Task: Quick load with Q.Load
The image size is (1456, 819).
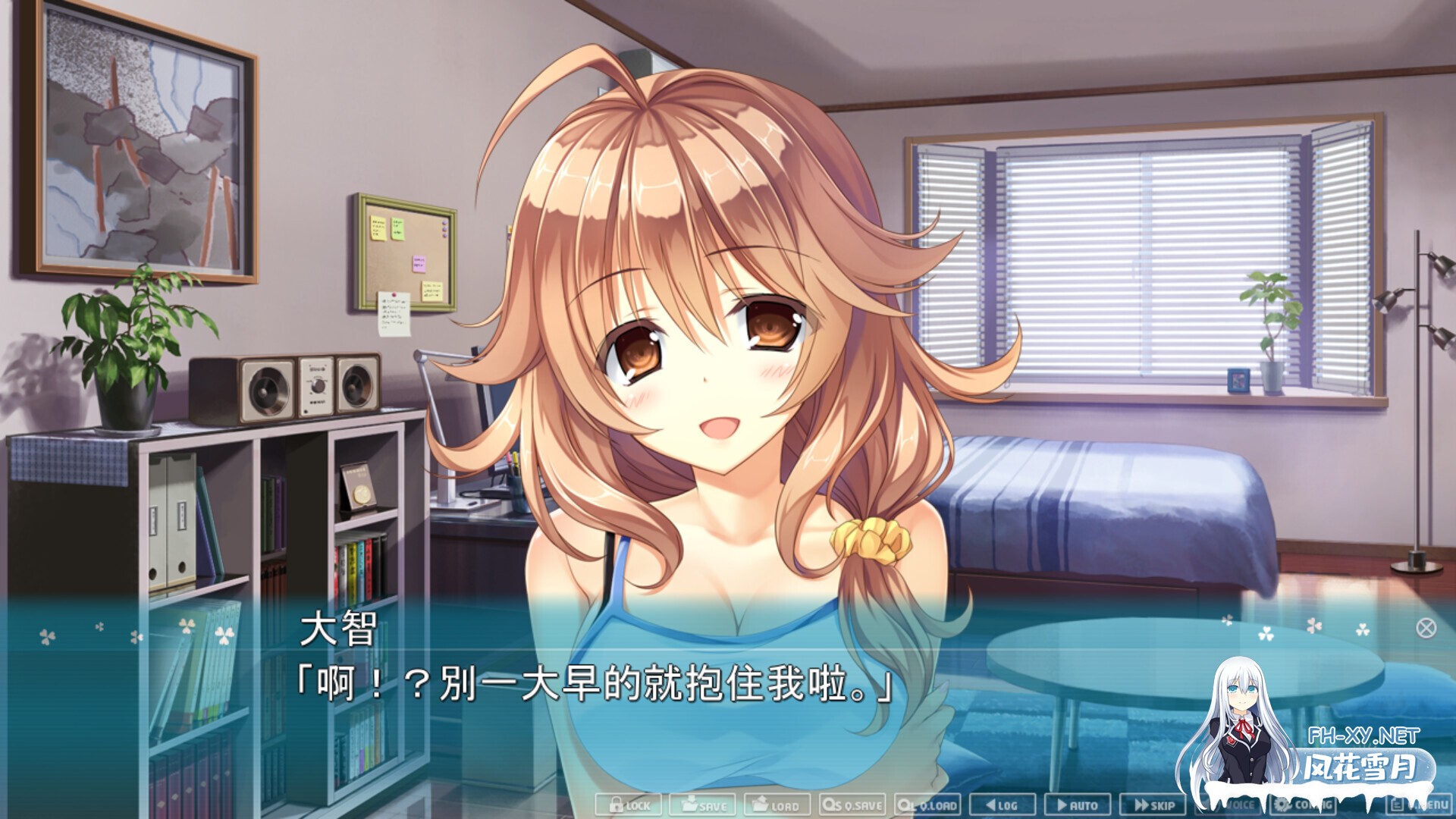Action: point(927,805)
